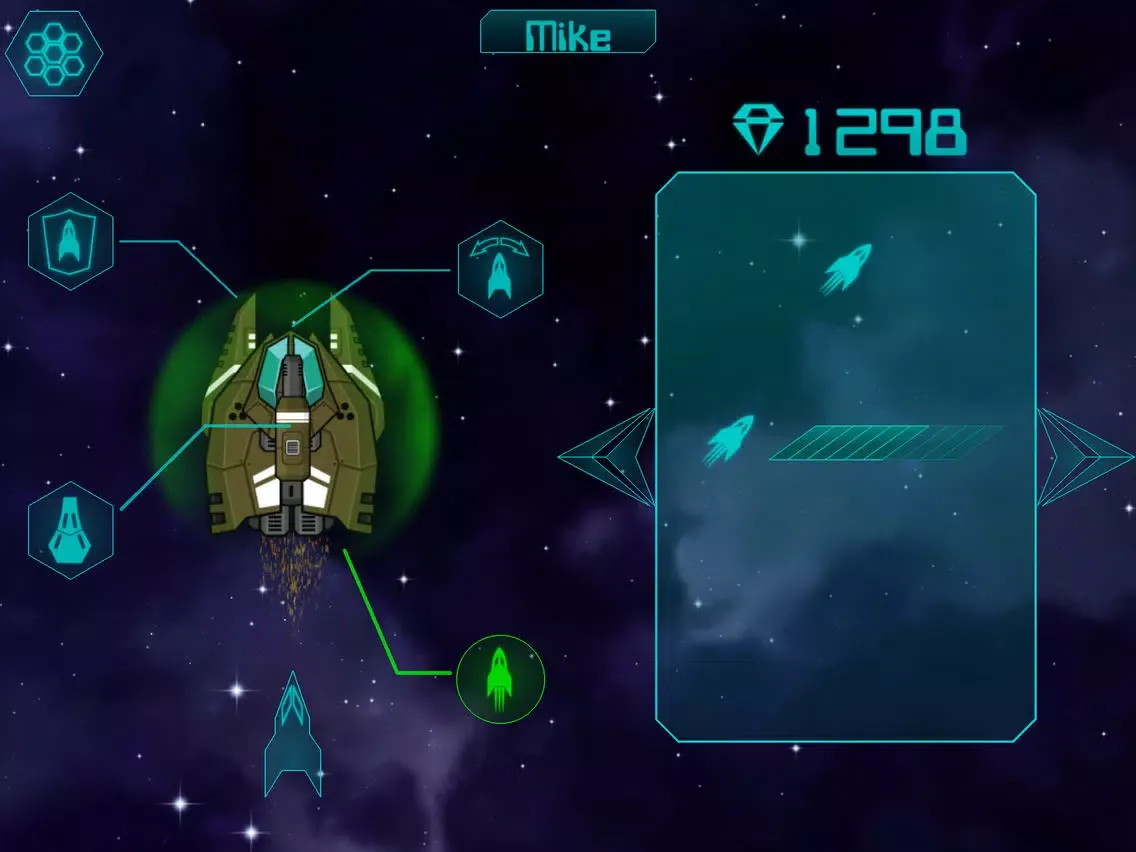The image size is (1136, 852).
Task: Click the blue ship outline icon
Action: pos(292,735)
